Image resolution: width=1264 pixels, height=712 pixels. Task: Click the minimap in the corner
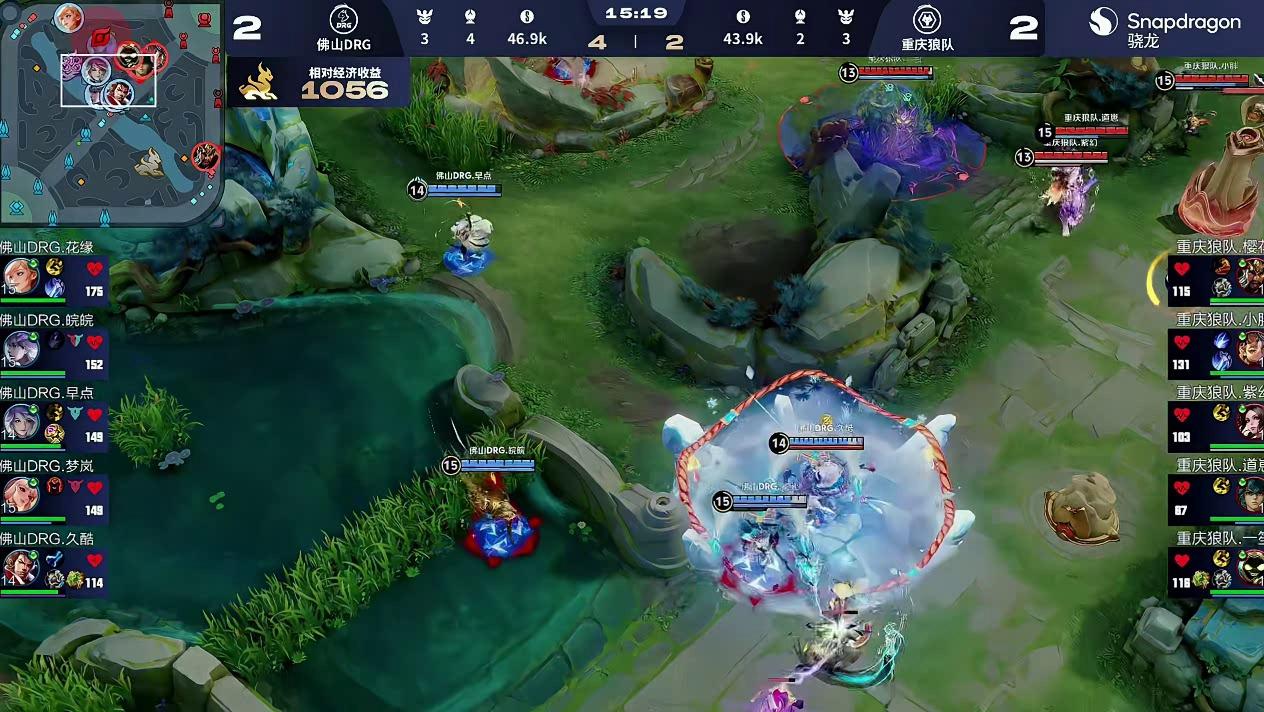[110, 112]
